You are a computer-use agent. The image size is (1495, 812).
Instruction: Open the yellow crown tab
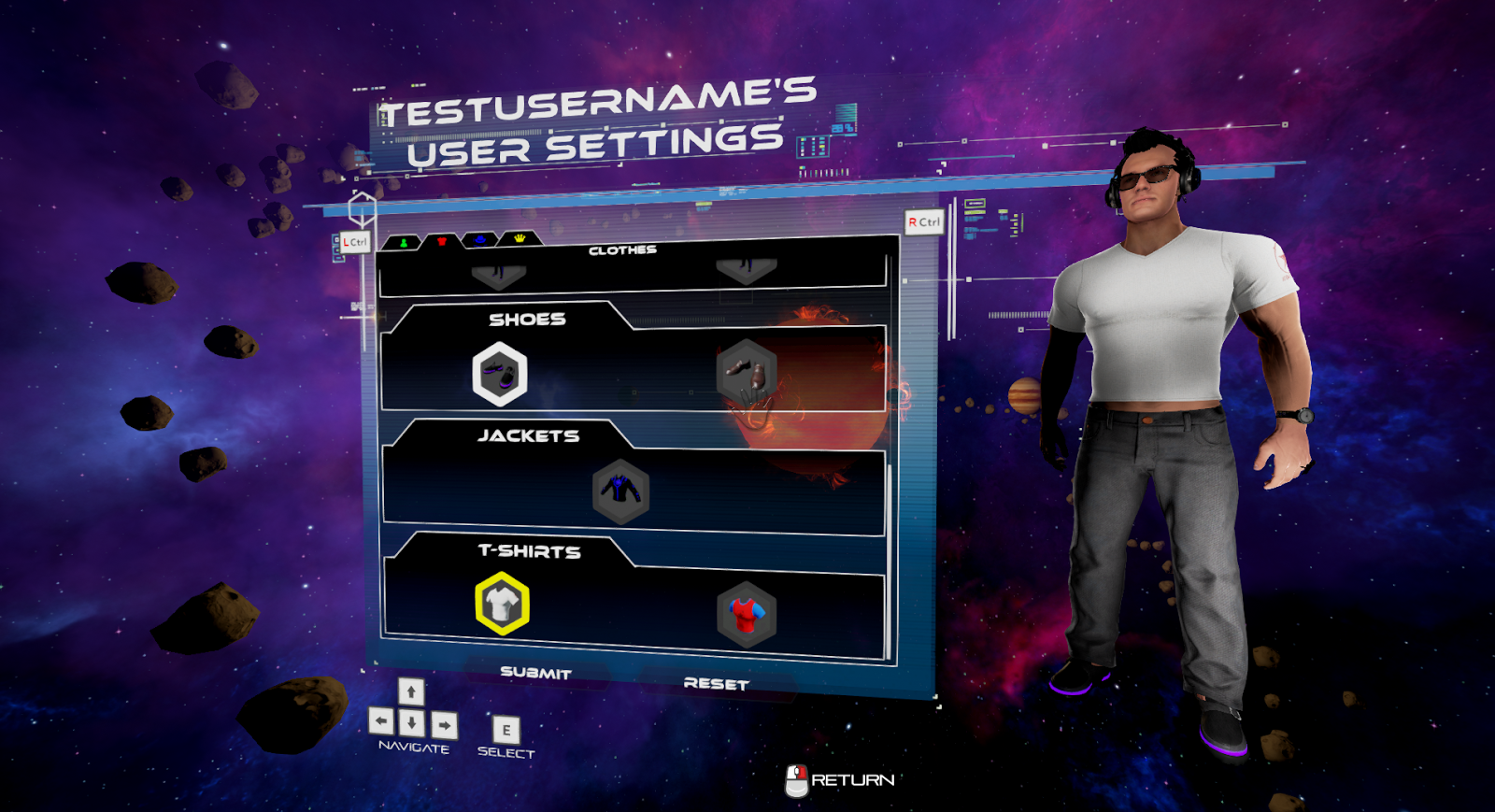pyautogui.click(x=520, y=239)
